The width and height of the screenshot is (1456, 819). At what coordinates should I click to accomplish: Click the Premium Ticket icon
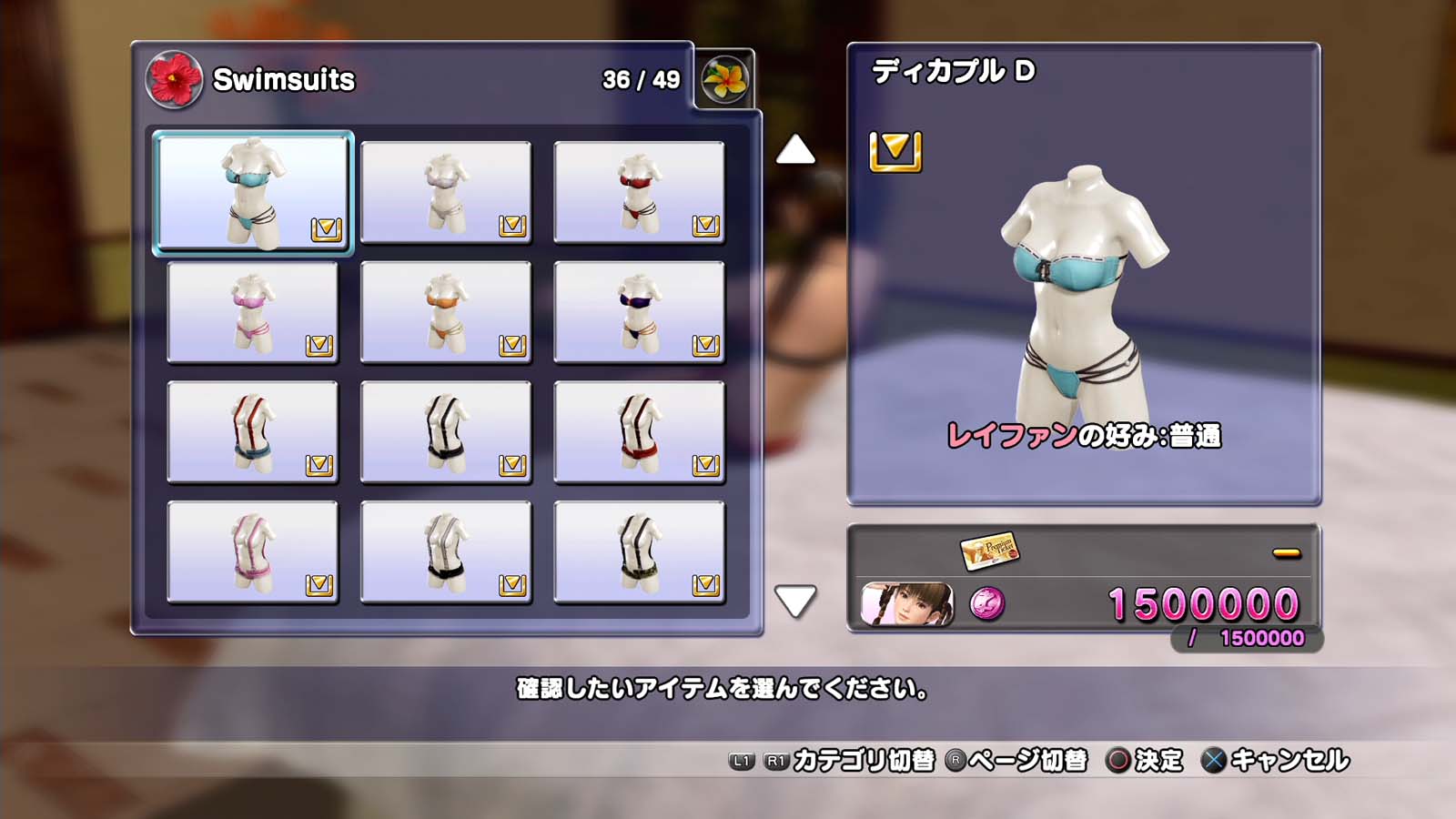click(989, 551)
